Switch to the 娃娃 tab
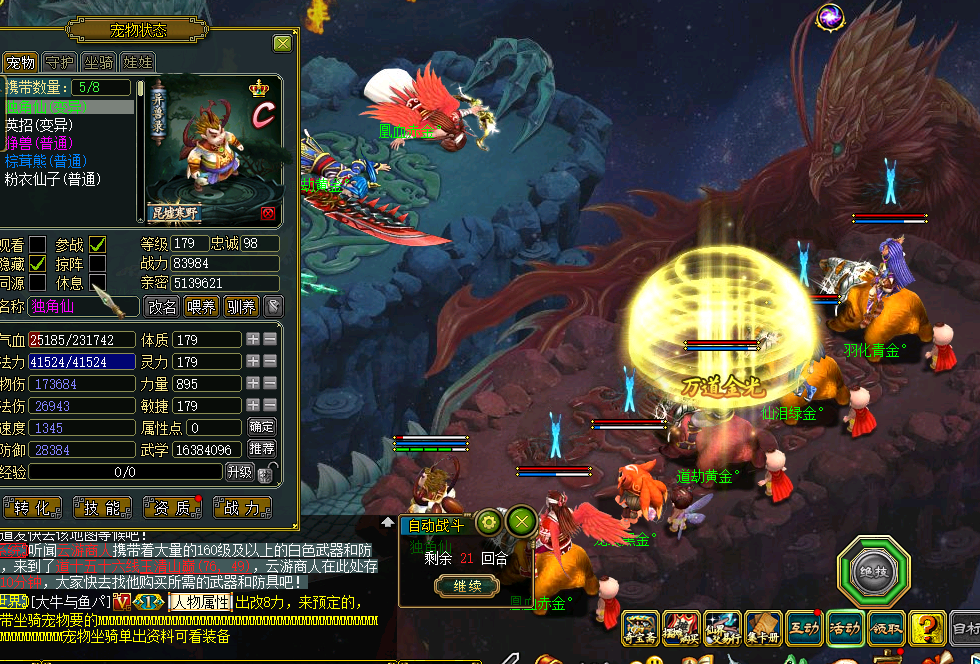Image resolution: width=980 pixels, height=664 pixels. pyautogui.click(x=138, y=63)
